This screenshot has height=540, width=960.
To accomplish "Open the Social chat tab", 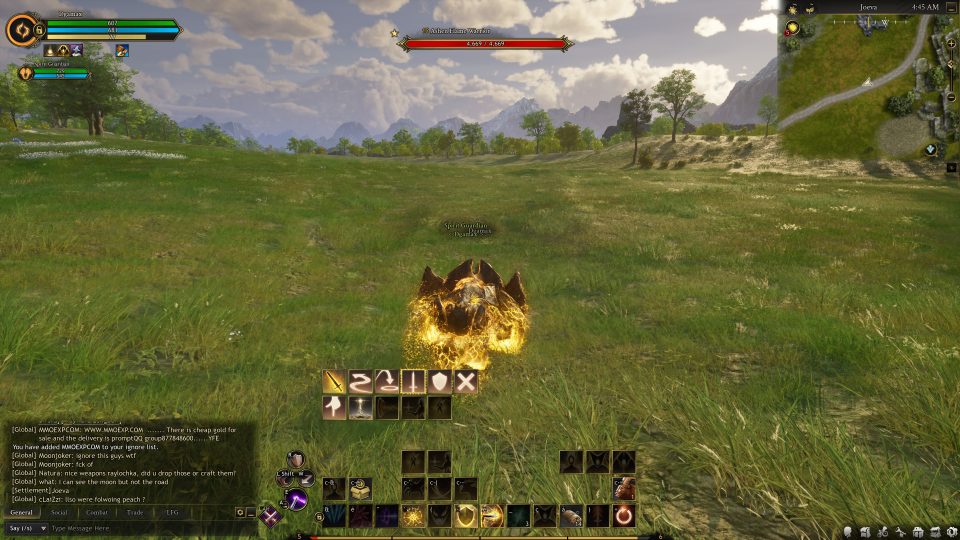I will (x=59, y=512).
